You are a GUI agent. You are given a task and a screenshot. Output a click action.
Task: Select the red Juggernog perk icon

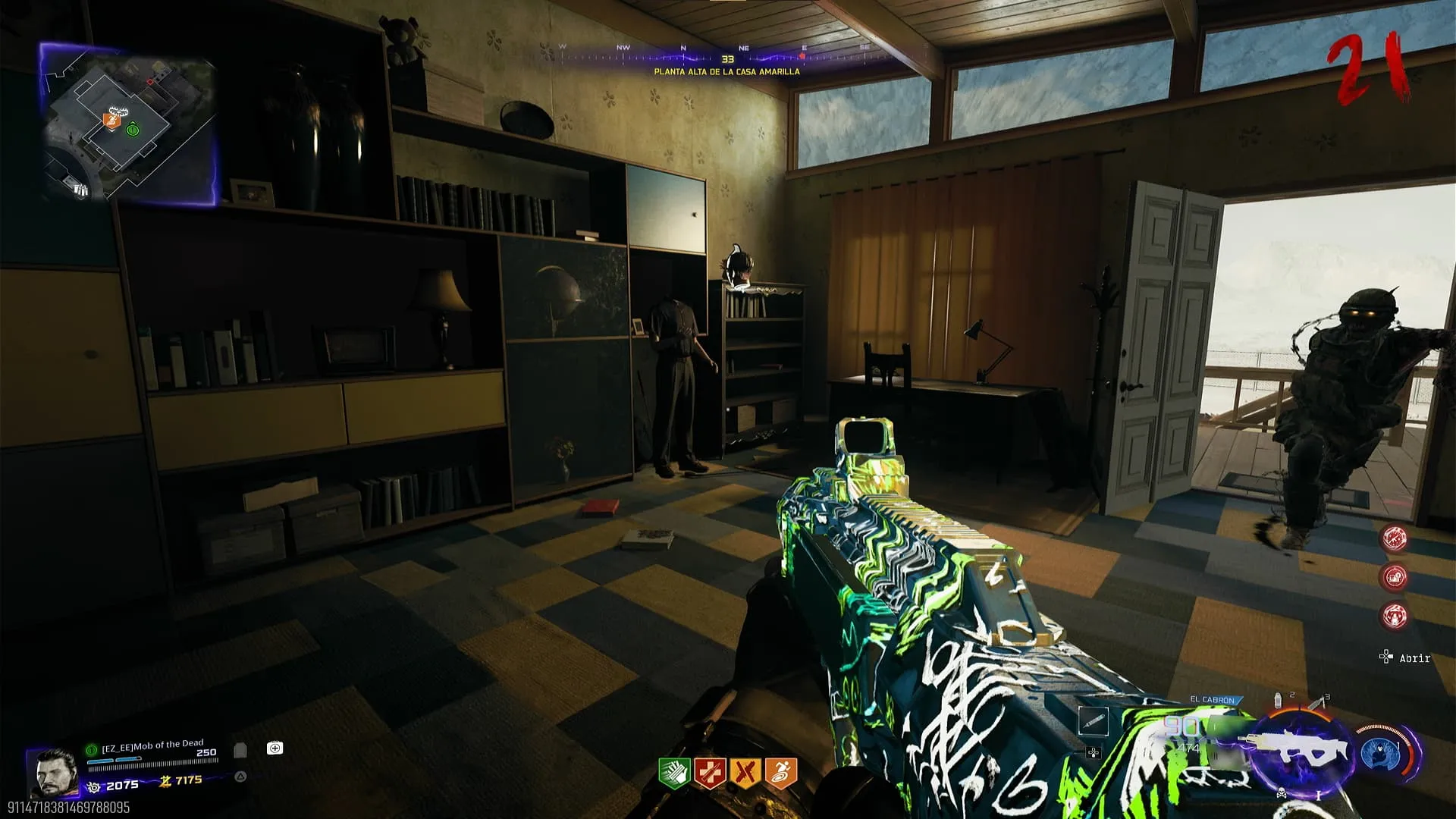click(x=710, y=773)
